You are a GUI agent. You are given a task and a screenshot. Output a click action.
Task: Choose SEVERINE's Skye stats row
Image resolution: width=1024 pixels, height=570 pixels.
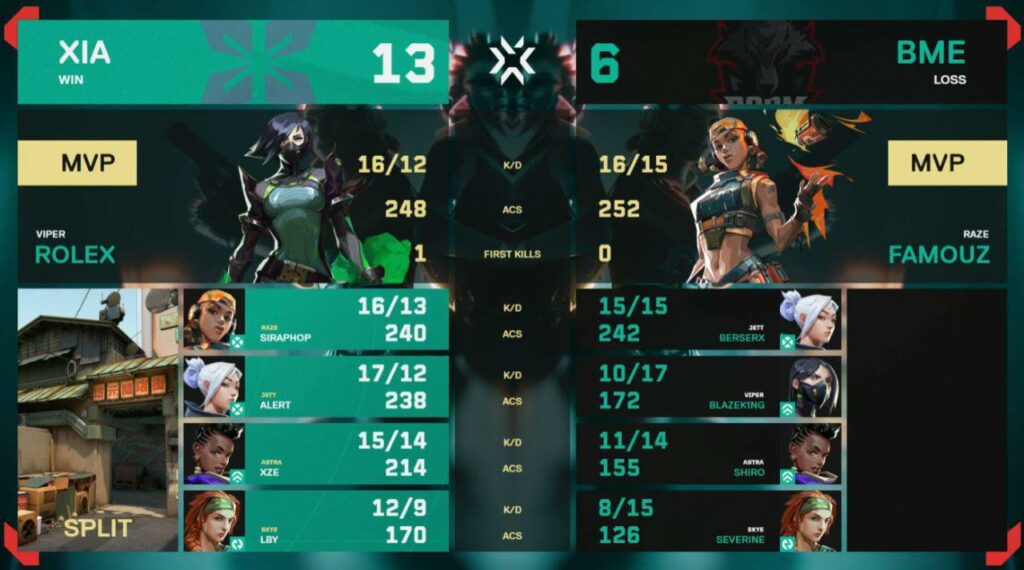tap(708, 521)
